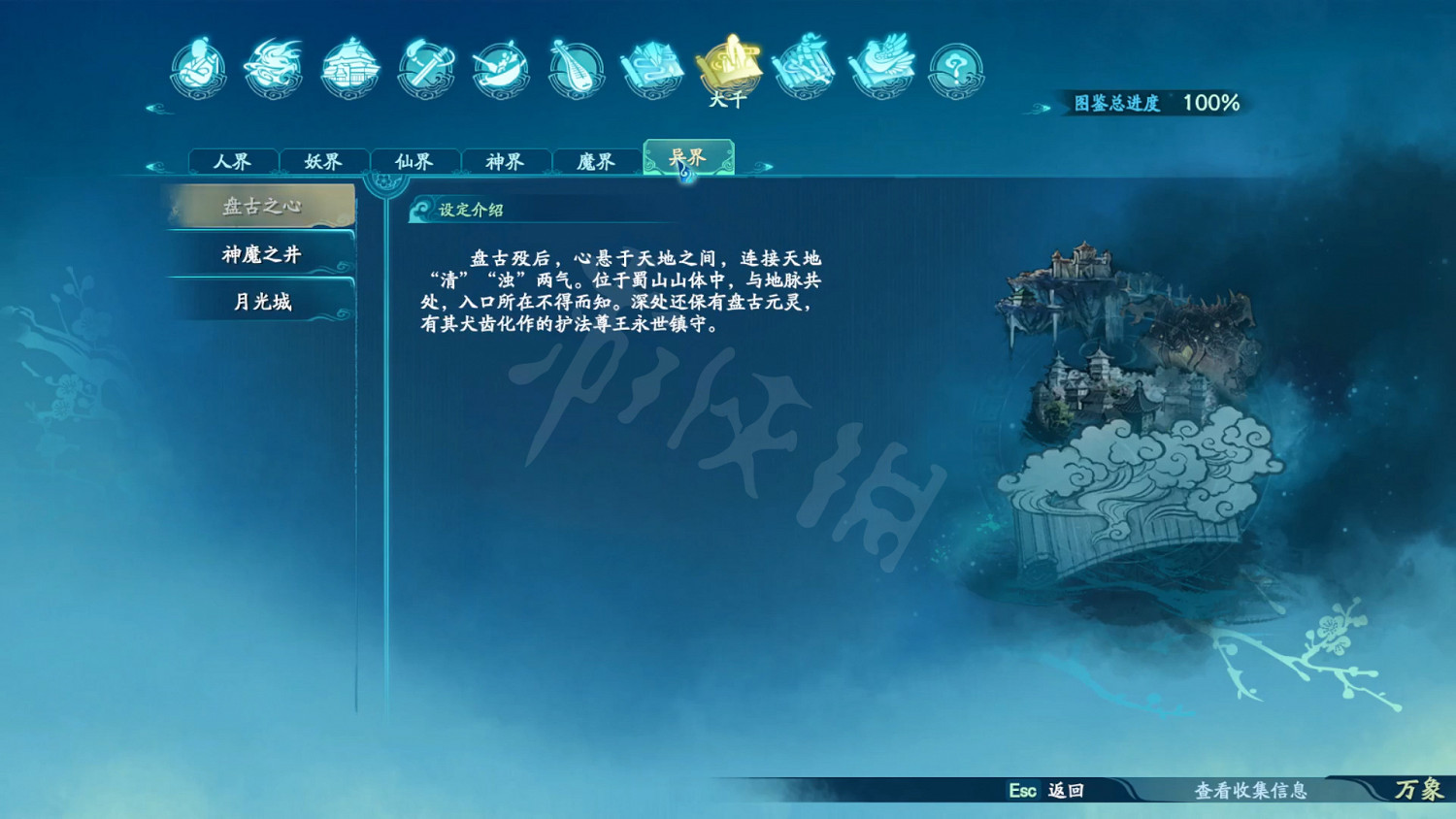Select the 神界 tab
Screen dimensions: 1456x819
click(506, 161)
